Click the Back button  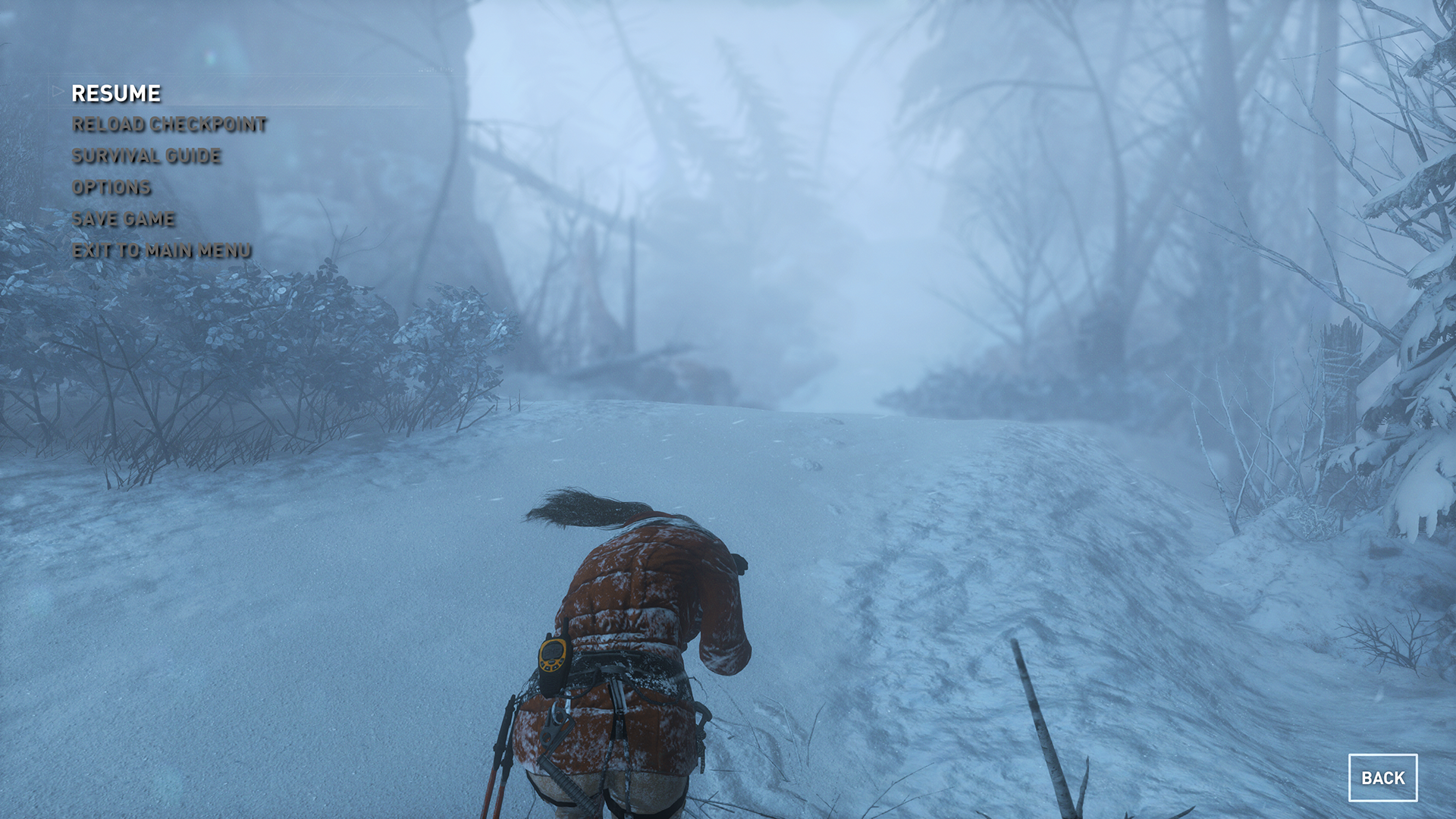(1382, 777)
